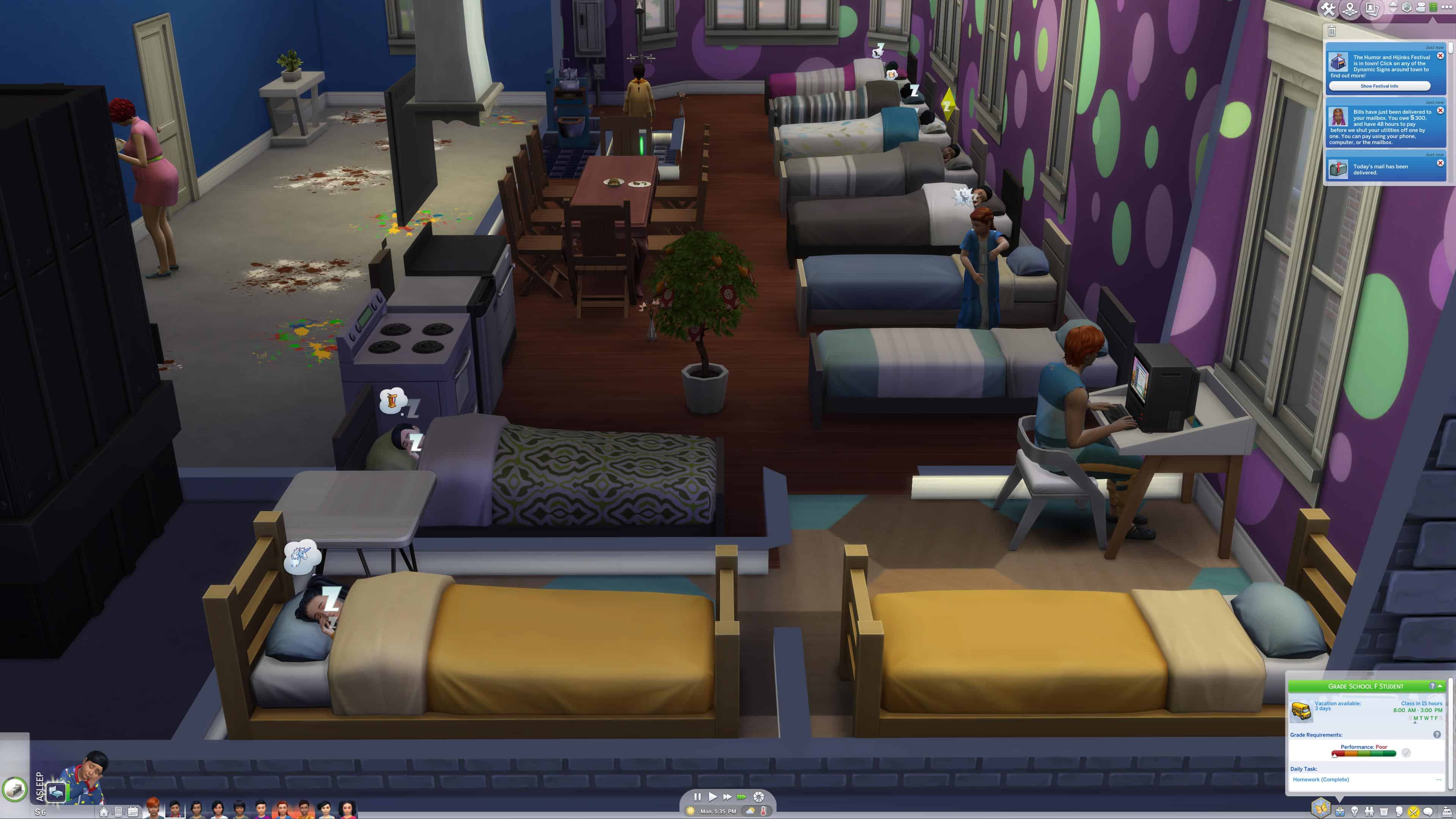Select the orange-haired Sim portrait
1456x819 pixels.
[152, 808]
